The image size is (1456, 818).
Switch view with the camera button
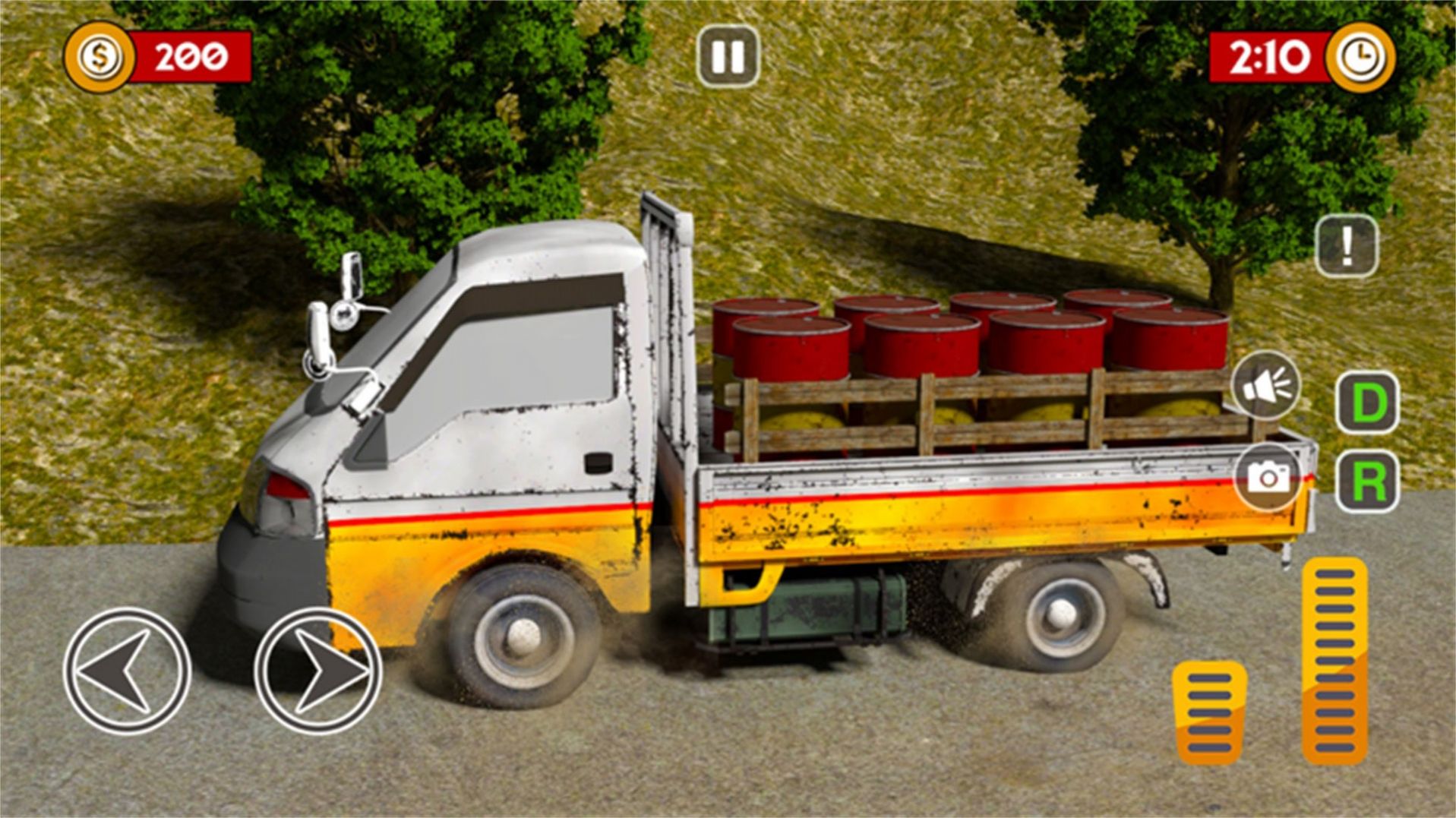point(1268,476)
